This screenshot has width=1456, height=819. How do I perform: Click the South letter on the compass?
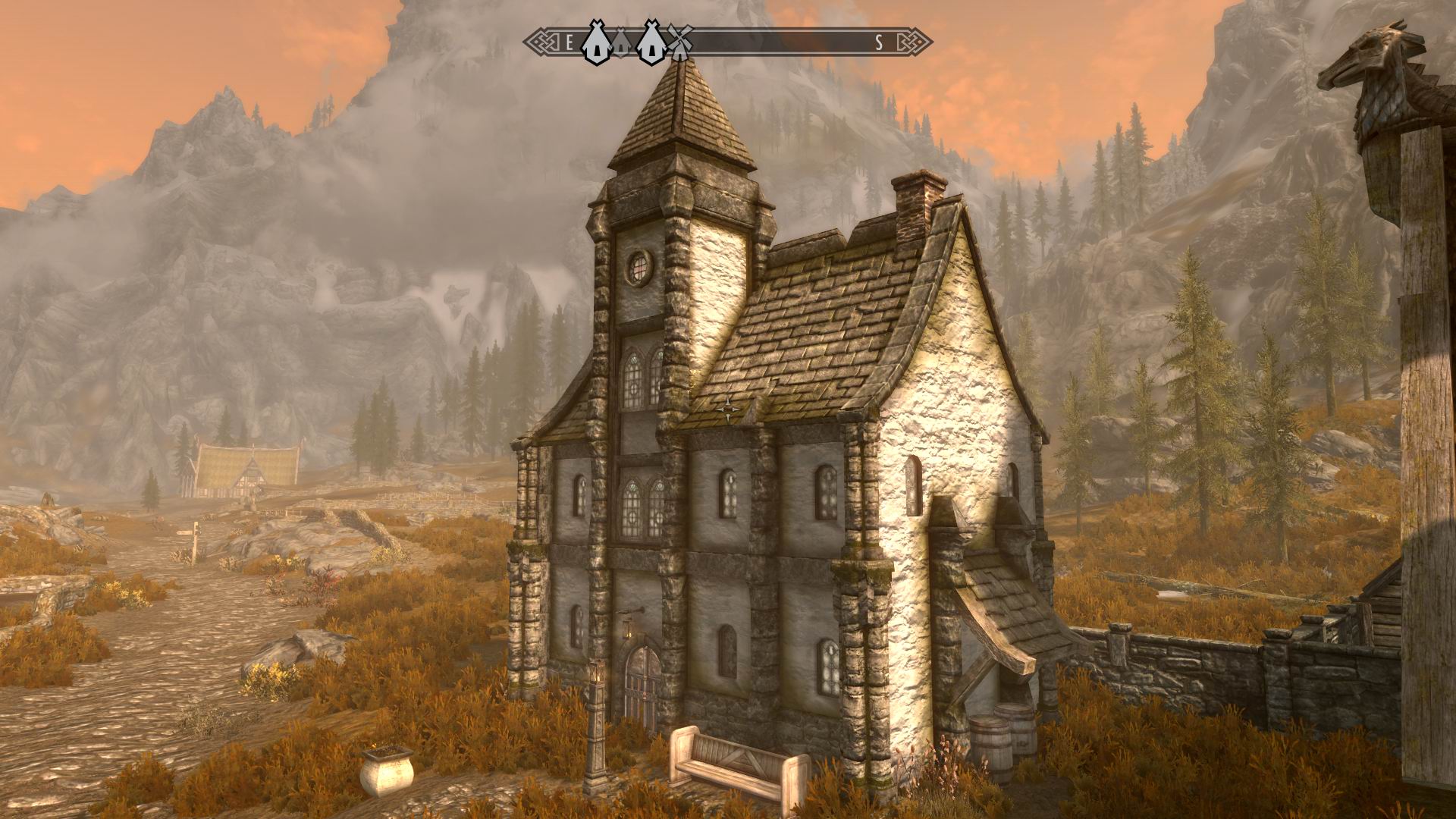pos(880,43)
